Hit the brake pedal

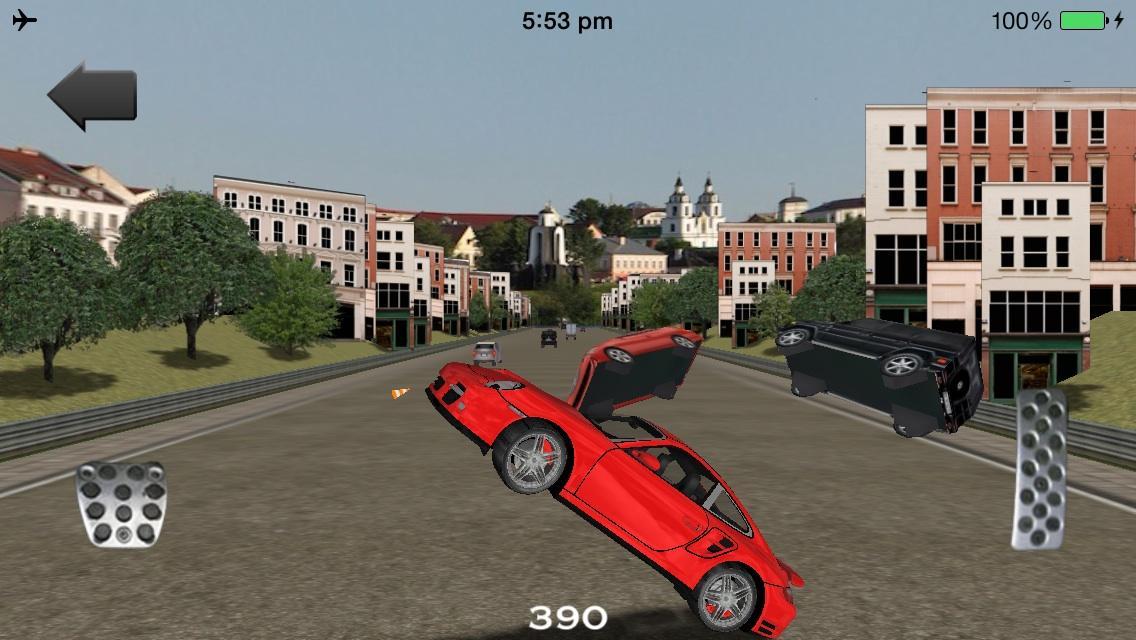121,504
